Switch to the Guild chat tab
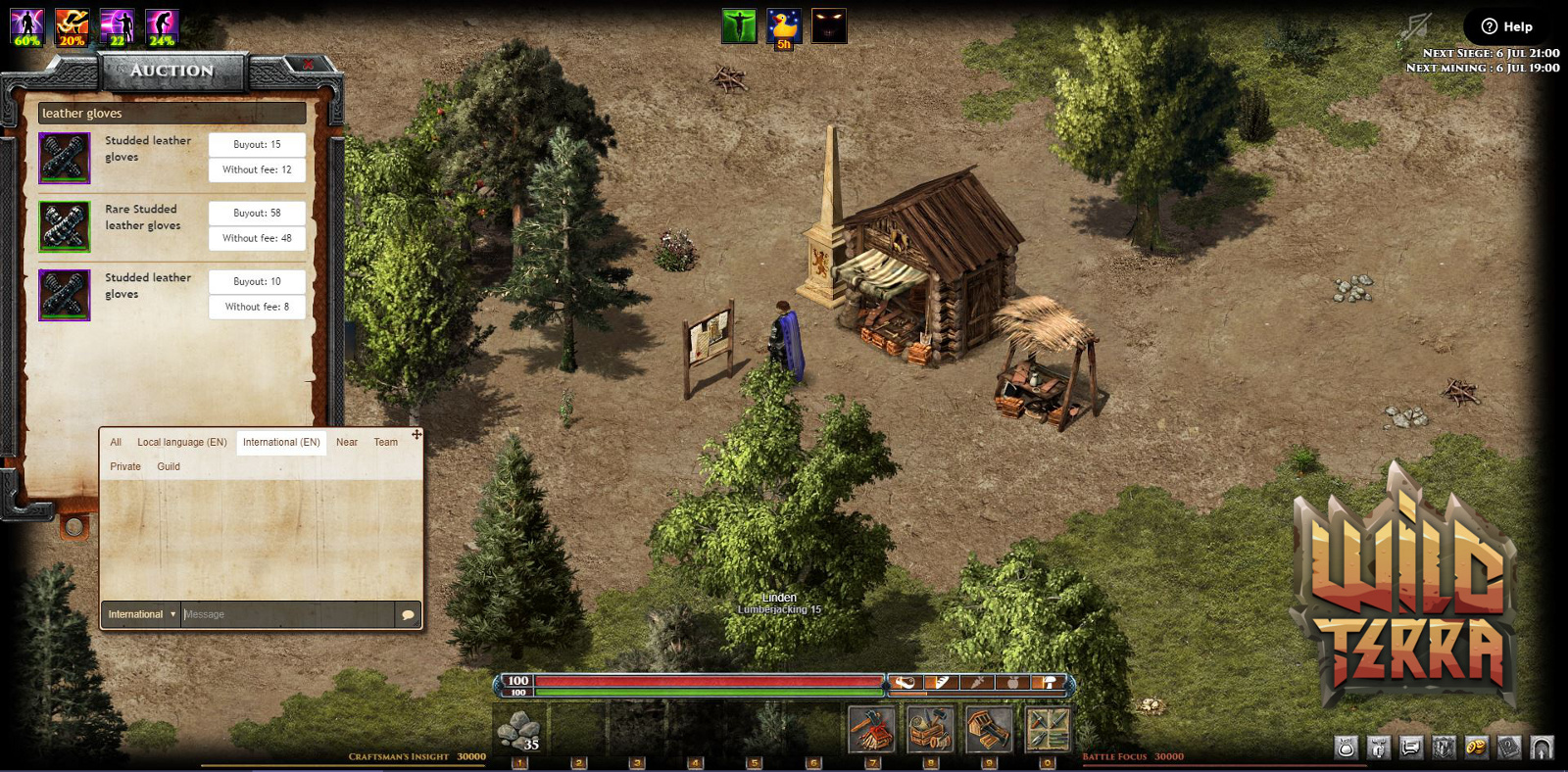This screenshot has height=772, width=1568. click(x=169, y=466)
